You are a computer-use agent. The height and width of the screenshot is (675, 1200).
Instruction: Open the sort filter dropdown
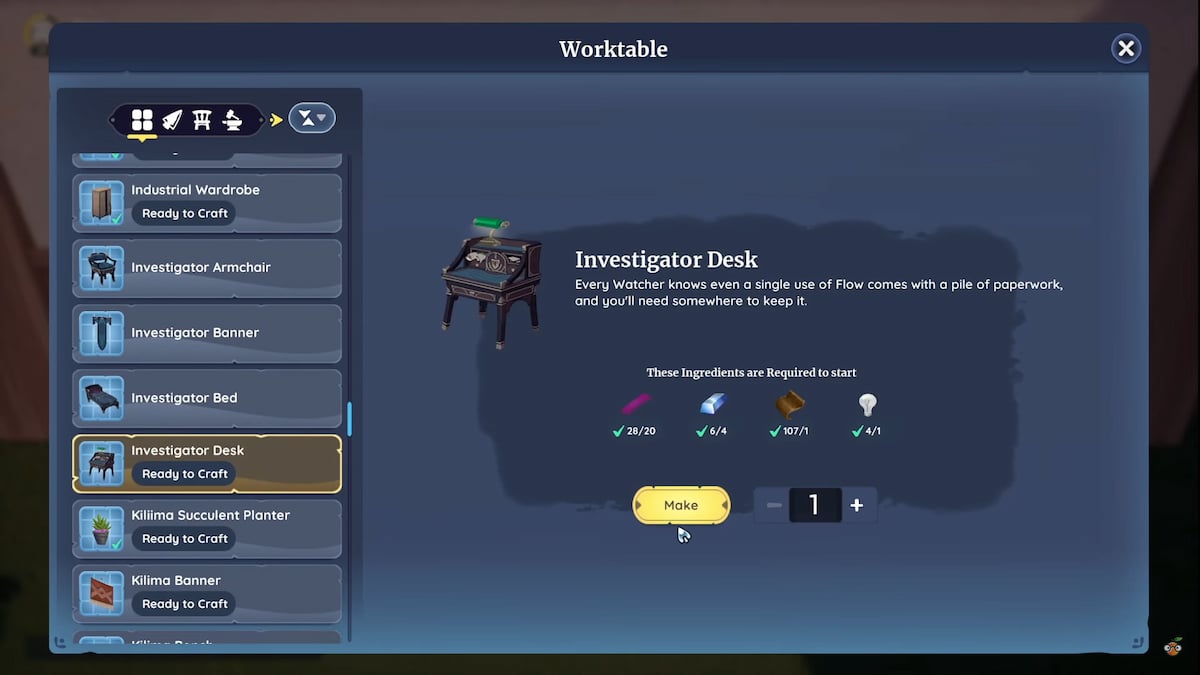point(312,119)
